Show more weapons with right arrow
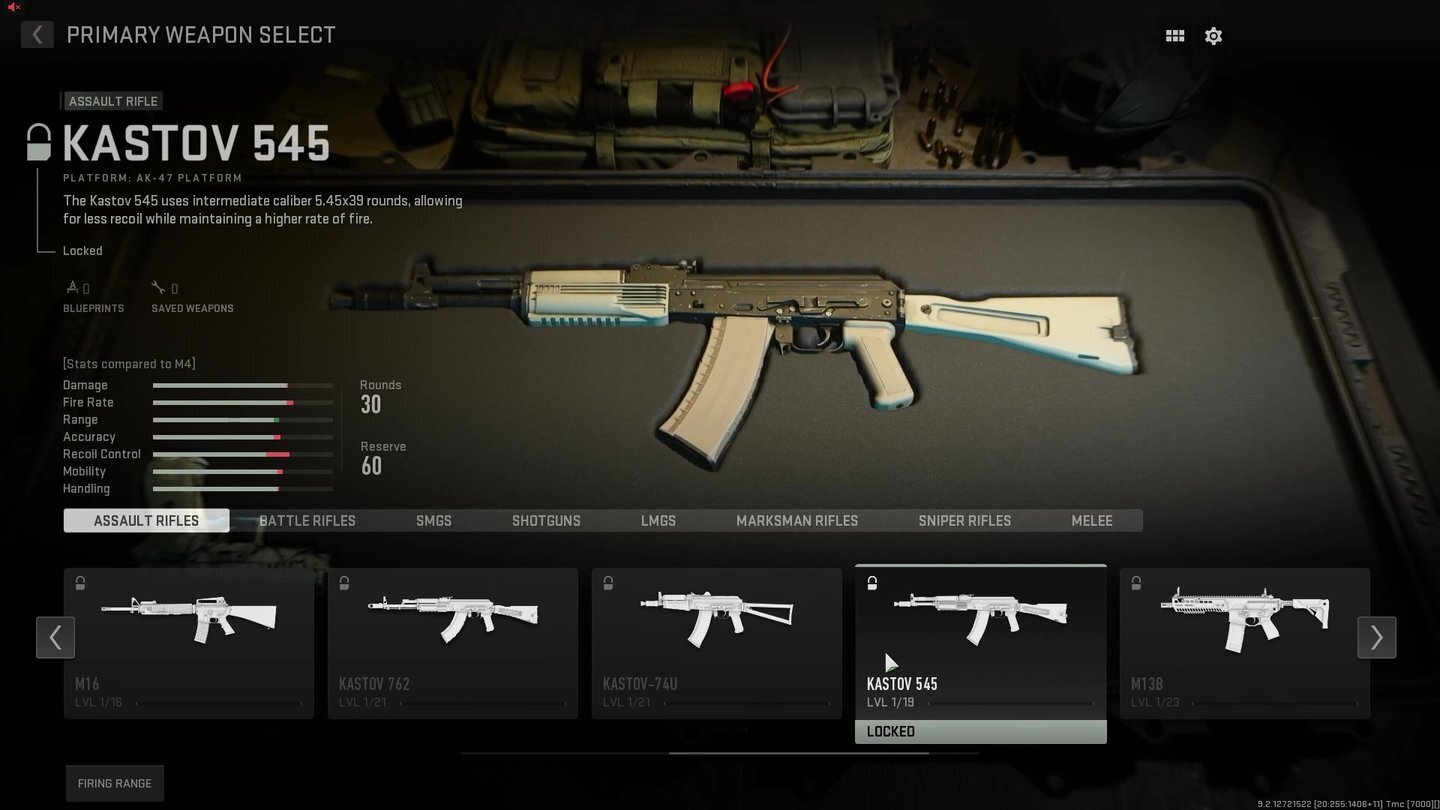 (1376, 637)
